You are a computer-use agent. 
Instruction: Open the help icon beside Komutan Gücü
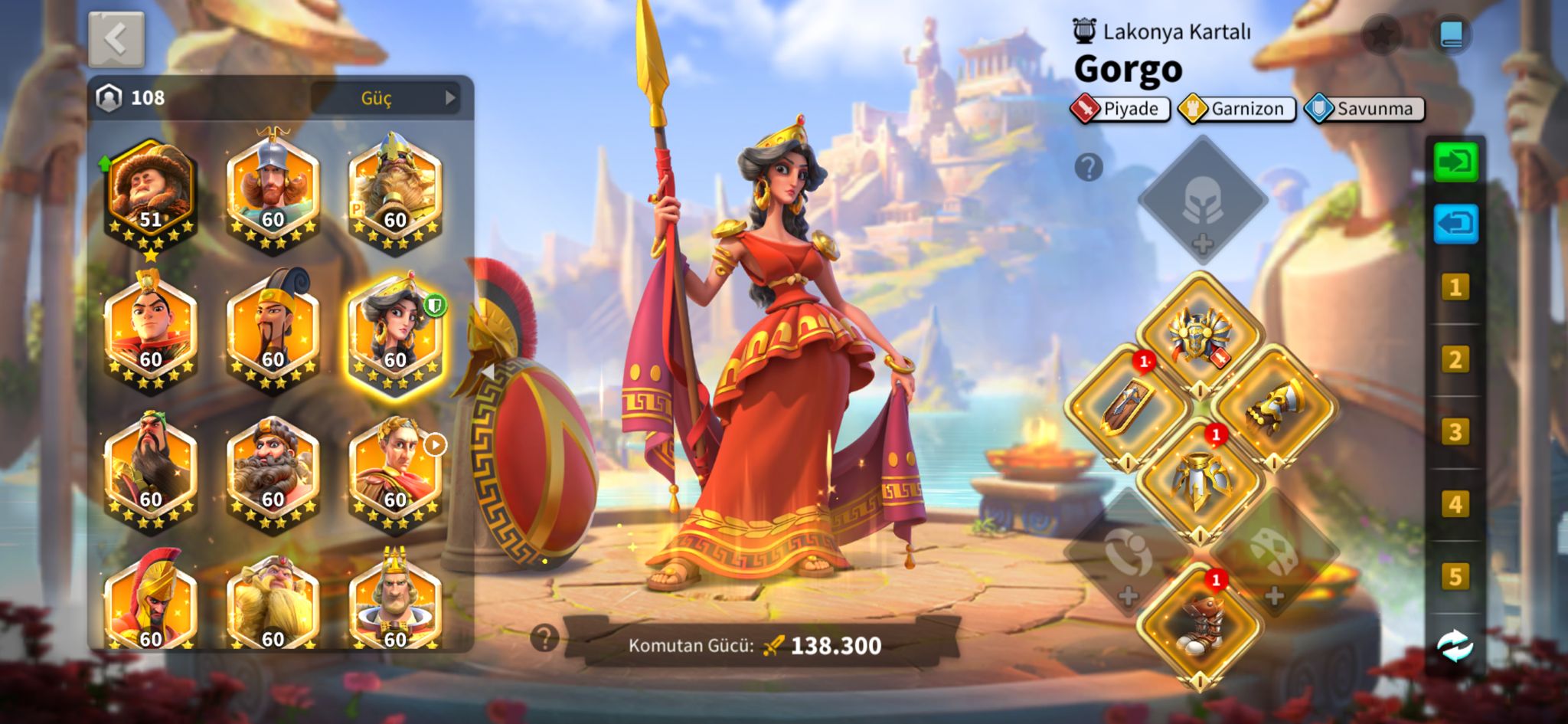(x=544, y=637)
